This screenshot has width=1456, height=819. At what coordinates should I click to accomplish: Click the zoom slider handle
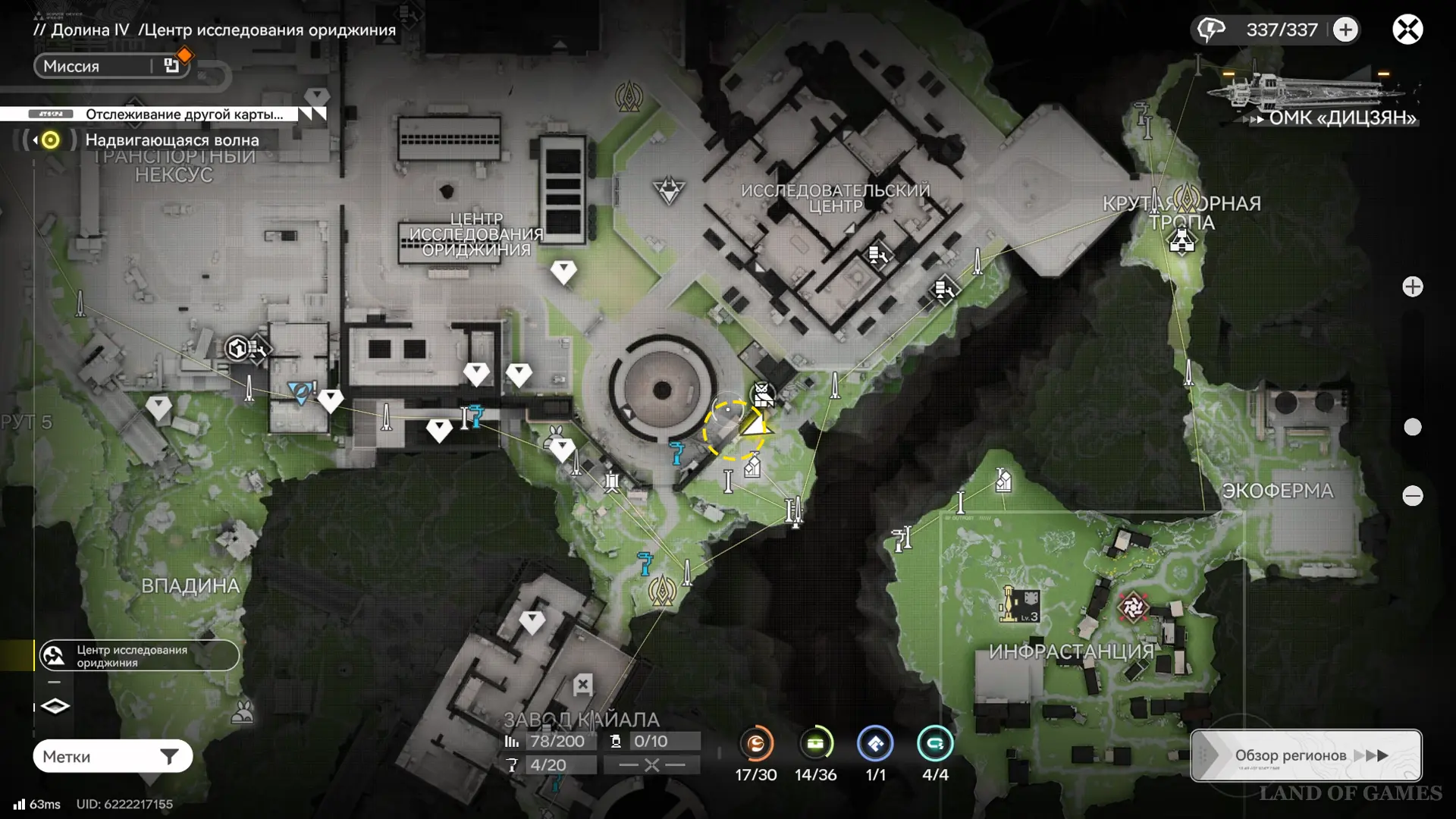(1412, 427)
